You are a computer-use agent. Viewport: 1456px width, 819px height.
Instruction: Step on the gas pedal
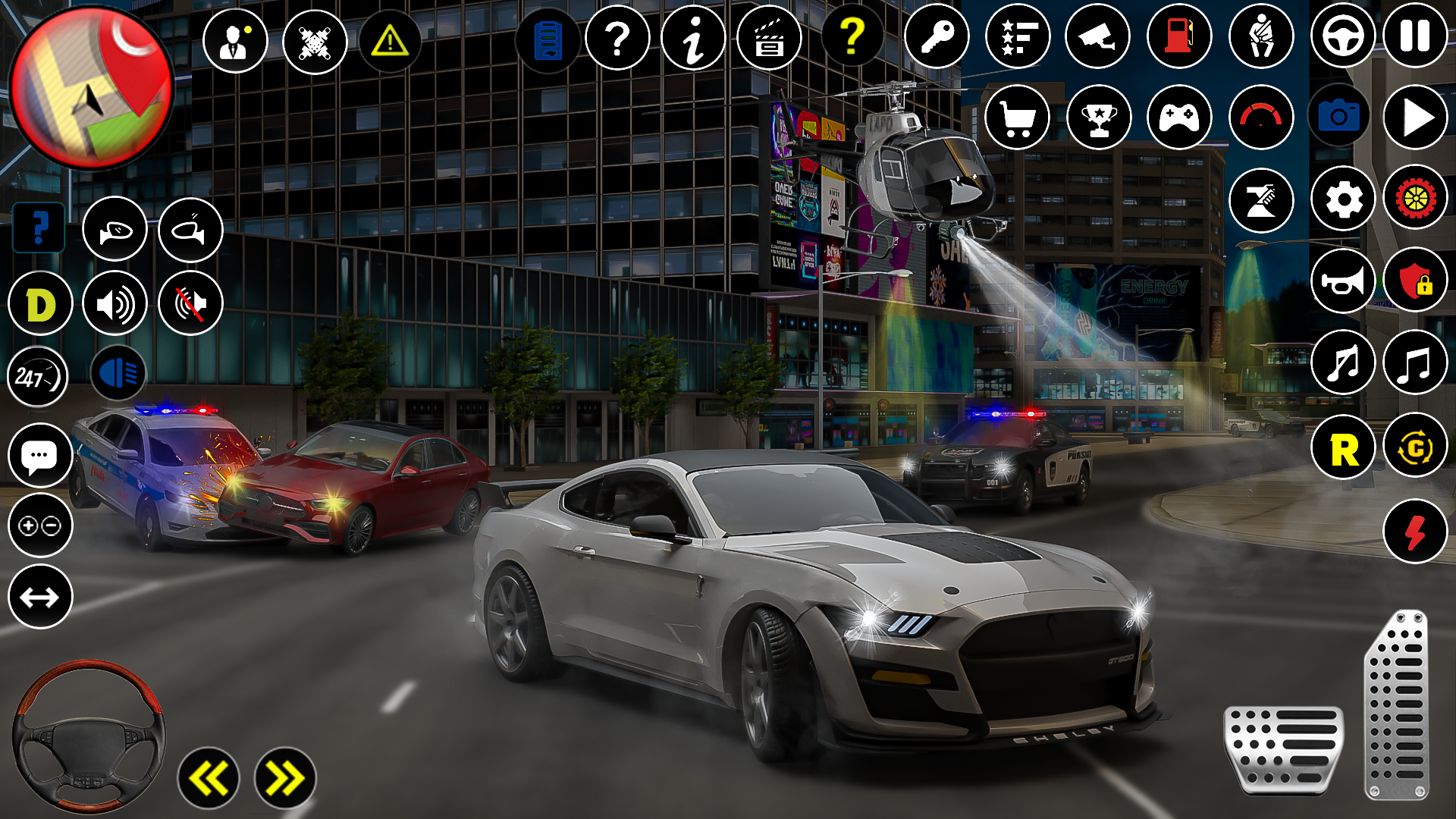click(x=1397, y=705)
